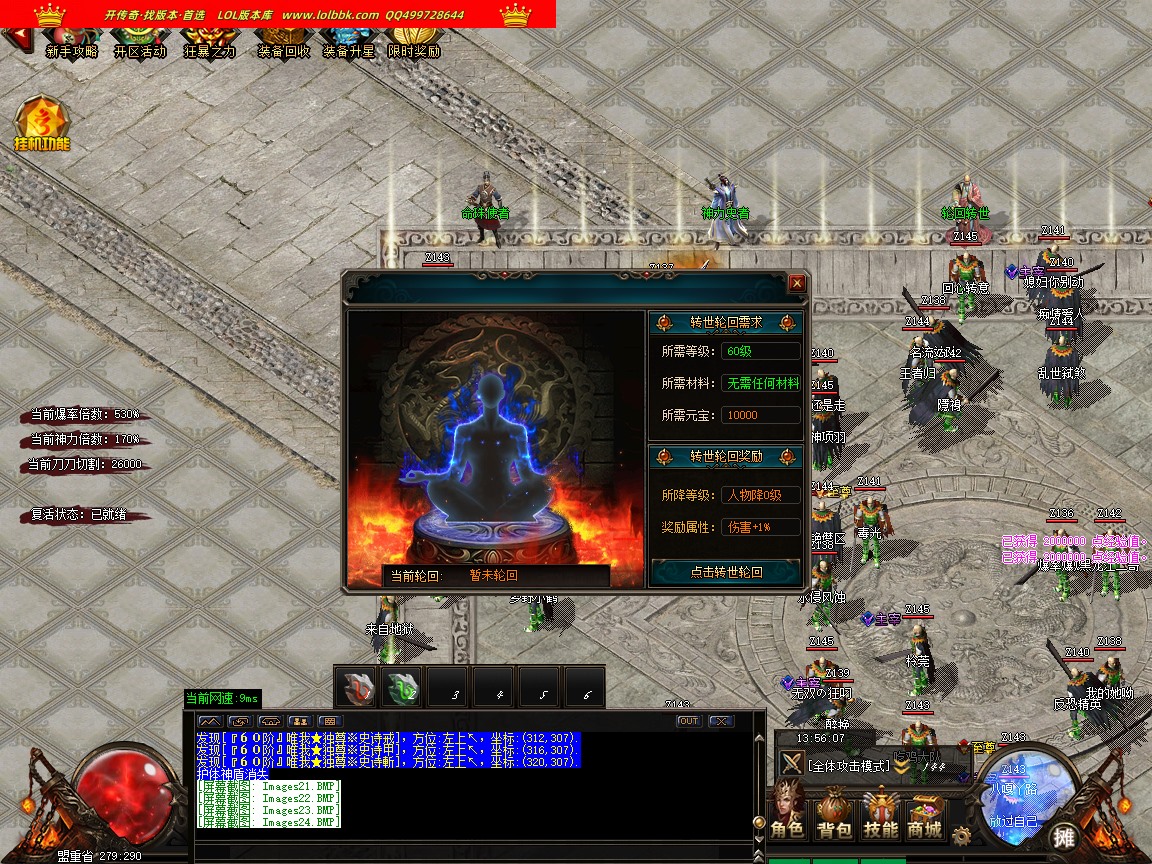This screenshot has width=1152, height=864.
Task: Click the OUT button on the chat panel
Action: 688,721
